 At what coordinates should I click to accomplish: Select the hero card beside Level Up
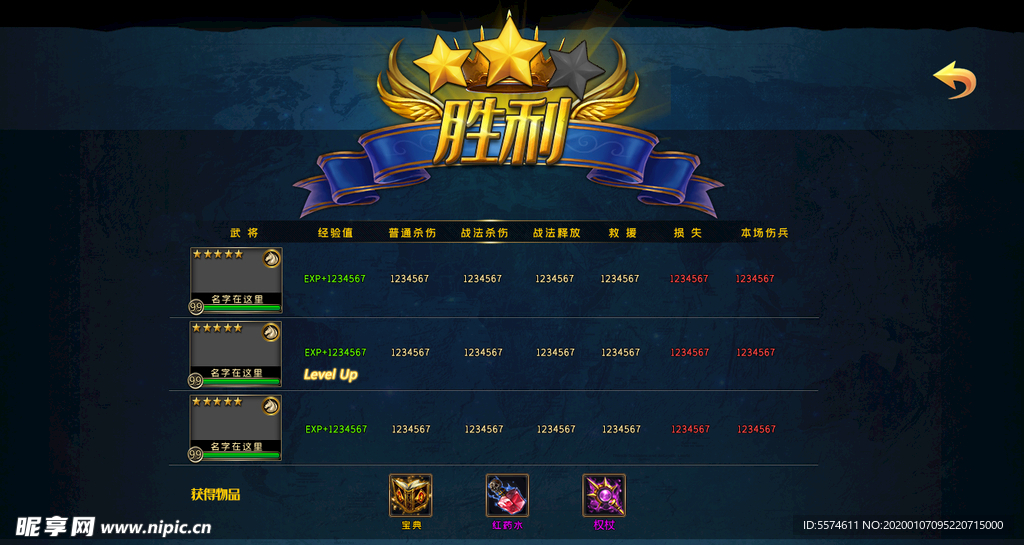[236, 354]
